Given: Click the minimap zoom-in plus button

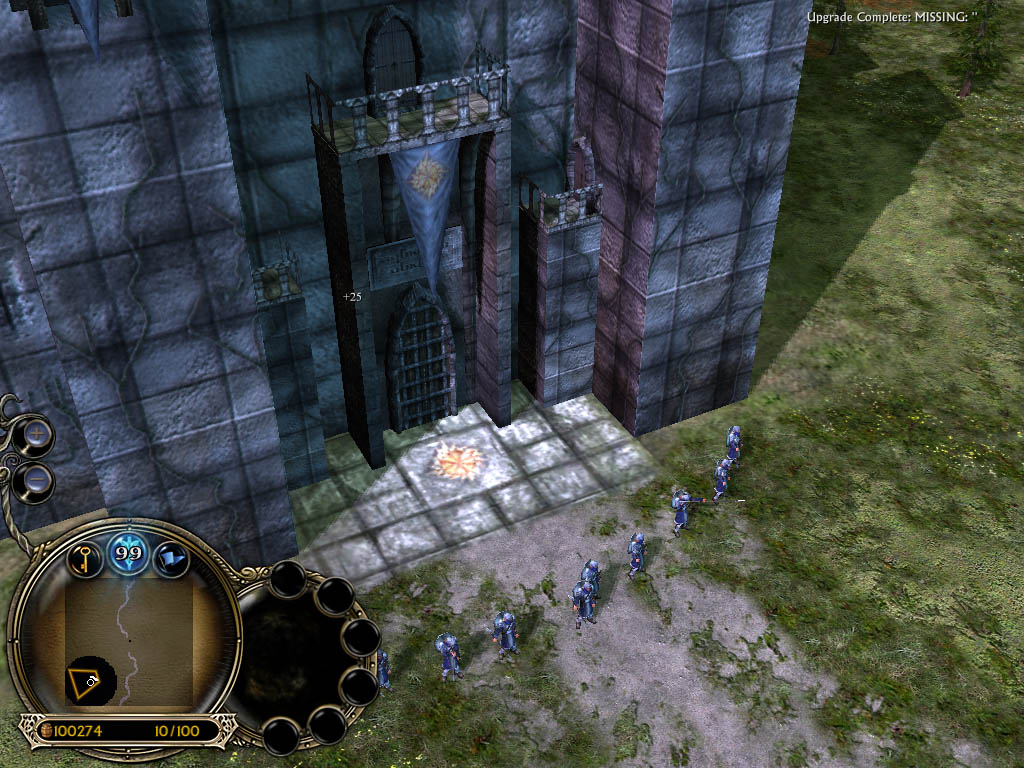Looking at the screenshot, I should 37,435.
